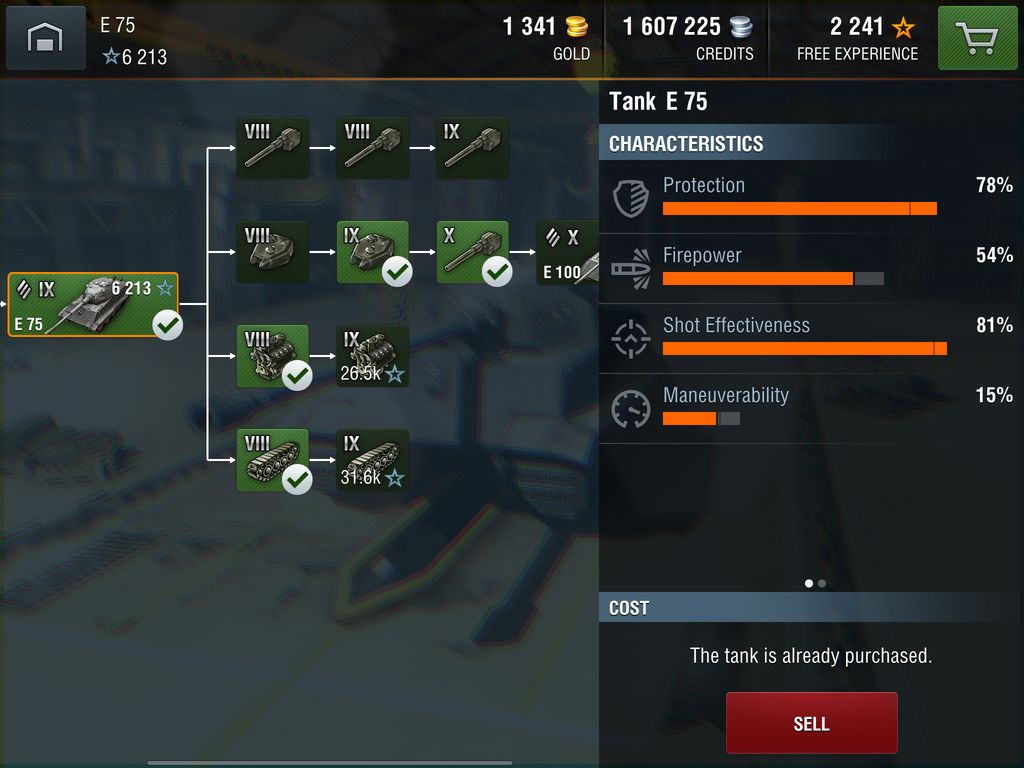The width and height of the screenshot is (1024, 768).
Task: Choose the researched tier IX turret
Action: [372, 252]
